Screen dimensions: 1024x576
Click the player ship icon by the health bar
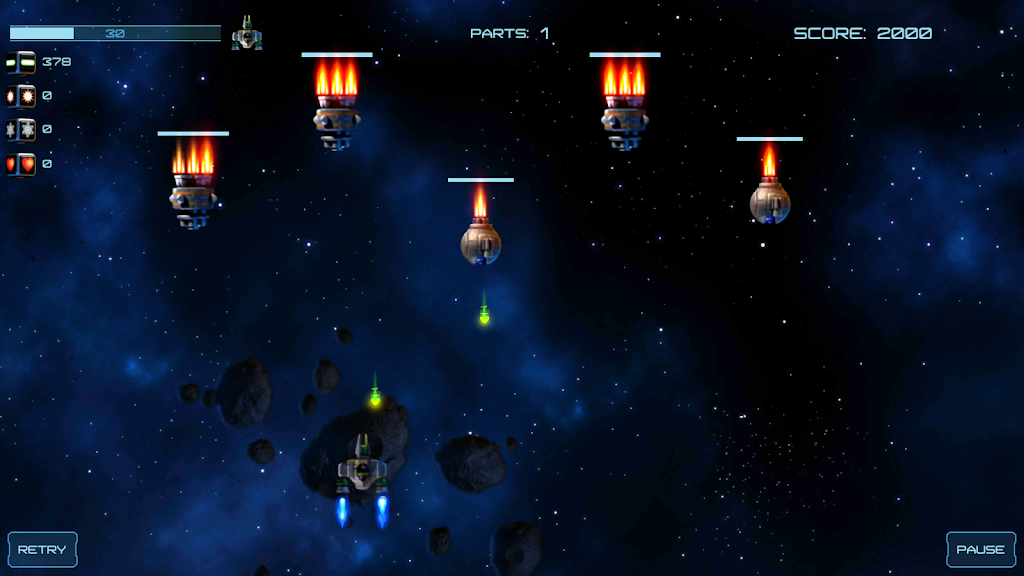(x=247, y=36)
